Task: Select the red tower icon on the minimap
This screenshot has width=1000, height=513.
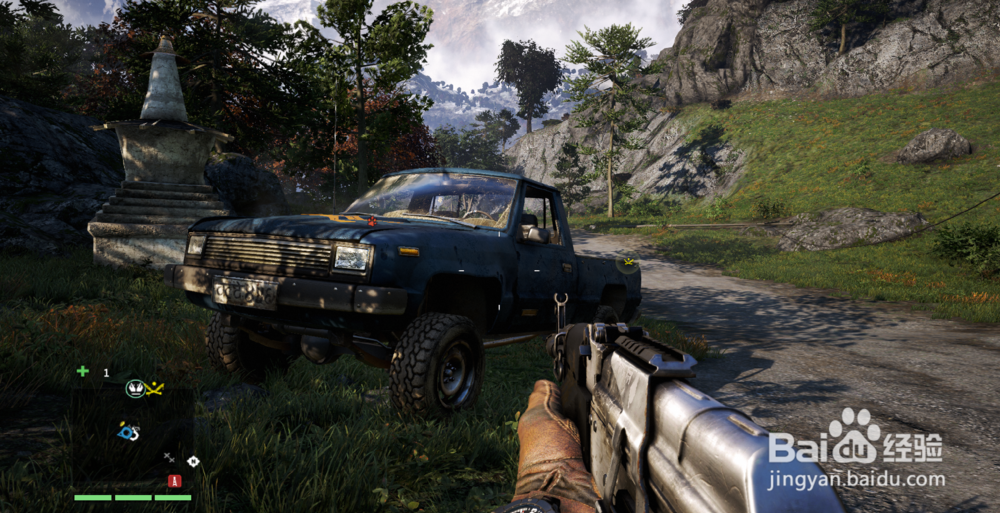Action: (x=174, y=481)
